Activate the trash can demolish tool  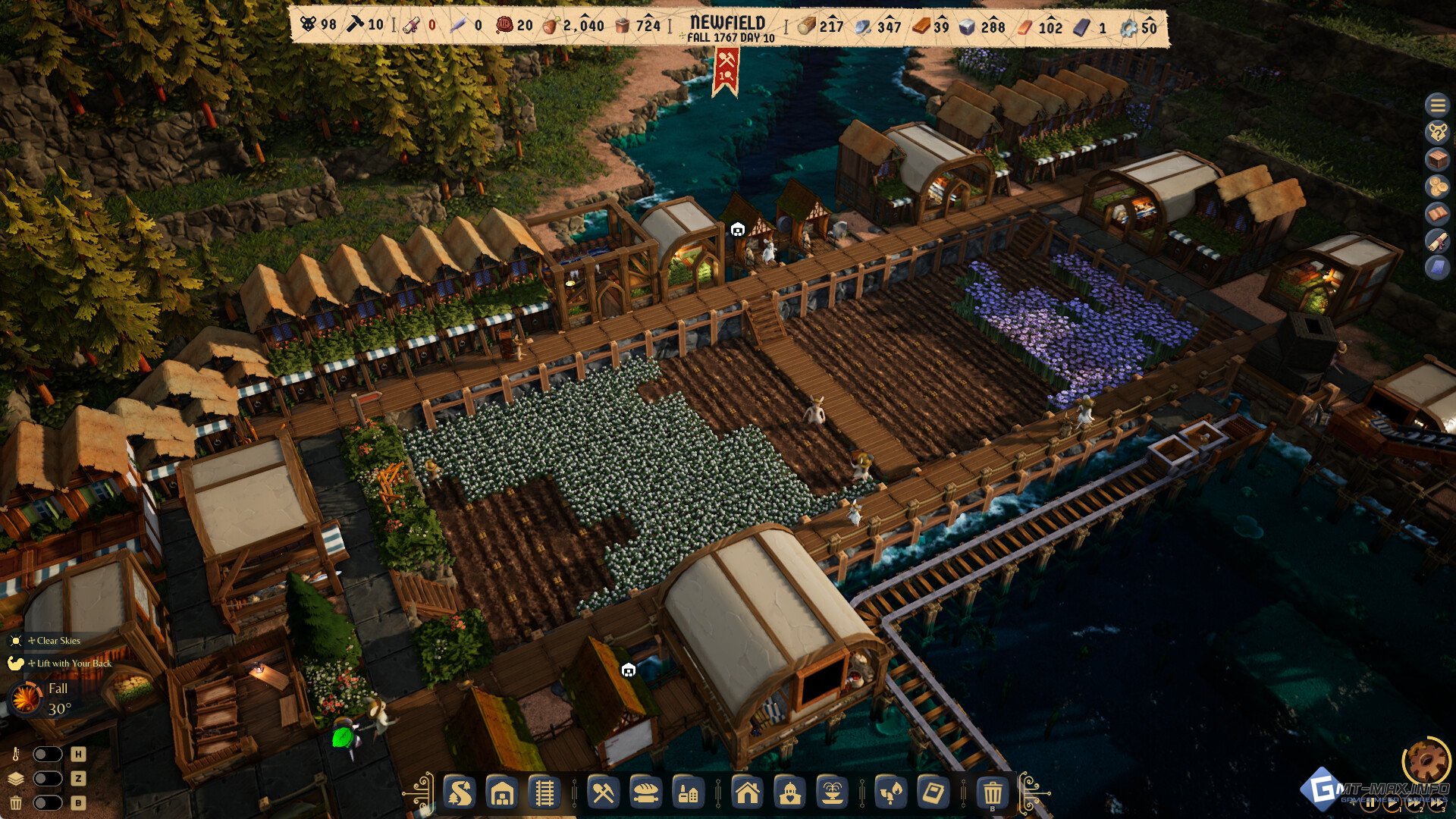click(992, 793)
